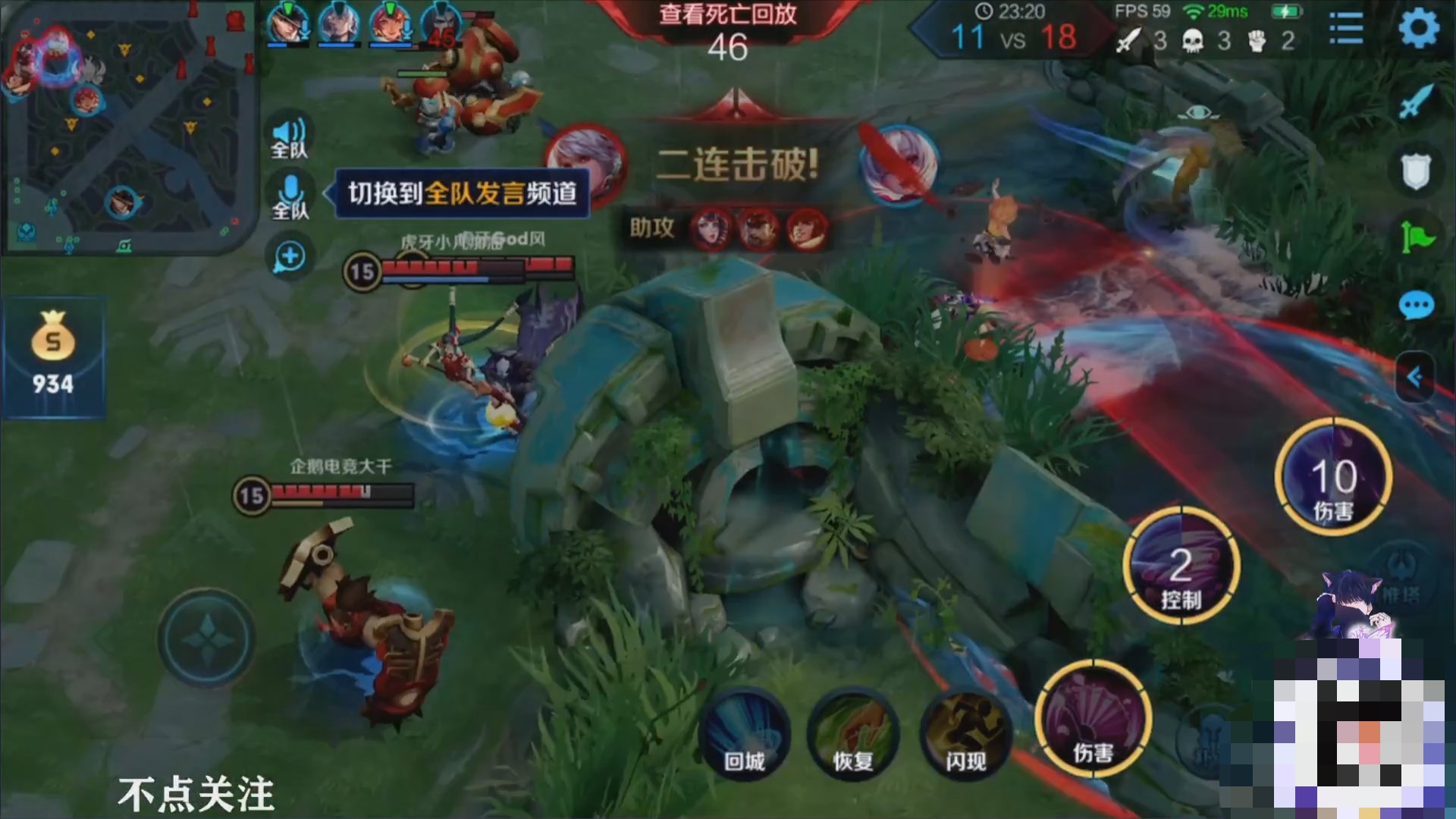1456x819 pixels.
Task: Toggle the 全队 team microphone
Action: point(288,196)
